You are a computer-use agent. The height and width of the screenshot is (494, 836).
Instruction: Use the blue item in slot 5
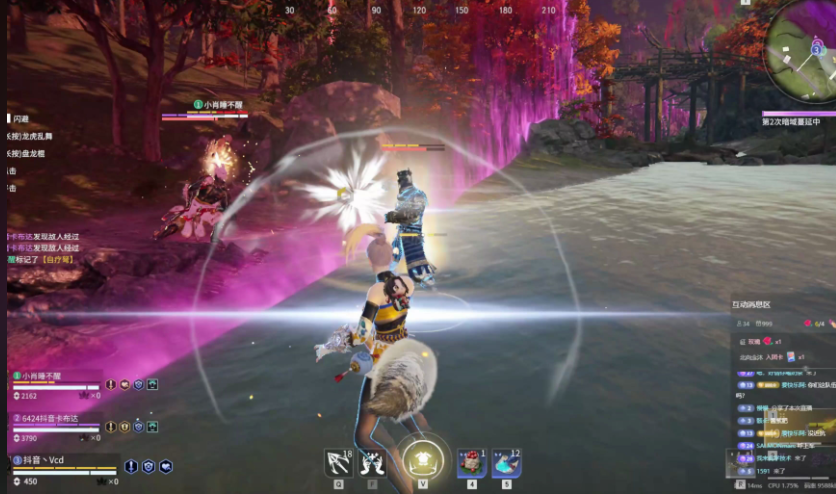pos(506,462)
